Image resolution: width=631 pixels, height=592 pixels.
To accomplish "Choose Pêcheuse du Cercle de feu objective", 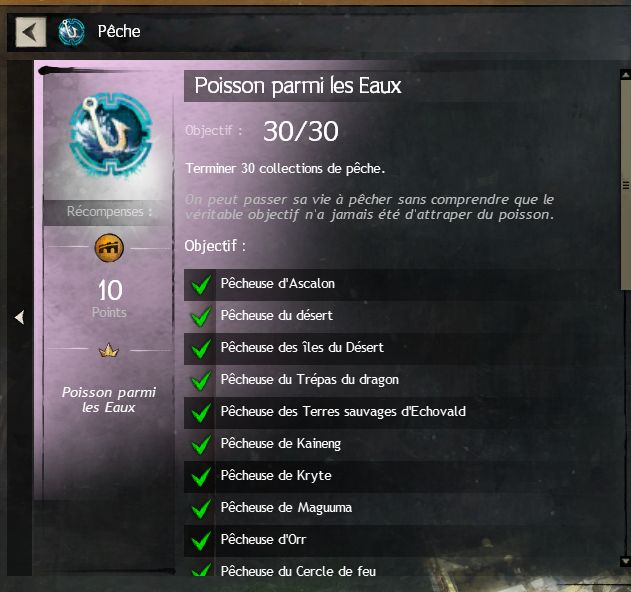I will pyautogui.click(x=298, y=570).
